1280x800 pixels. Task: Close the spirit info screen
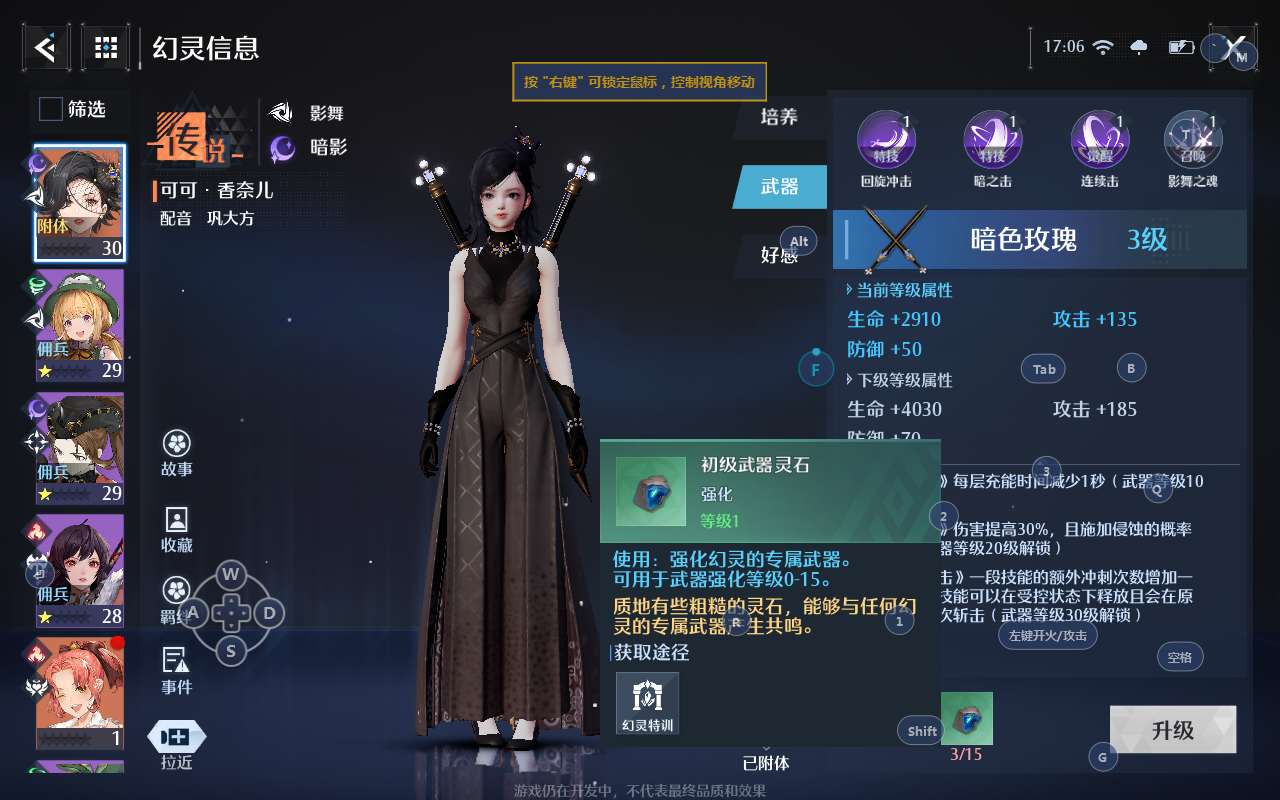[1234, 47]
